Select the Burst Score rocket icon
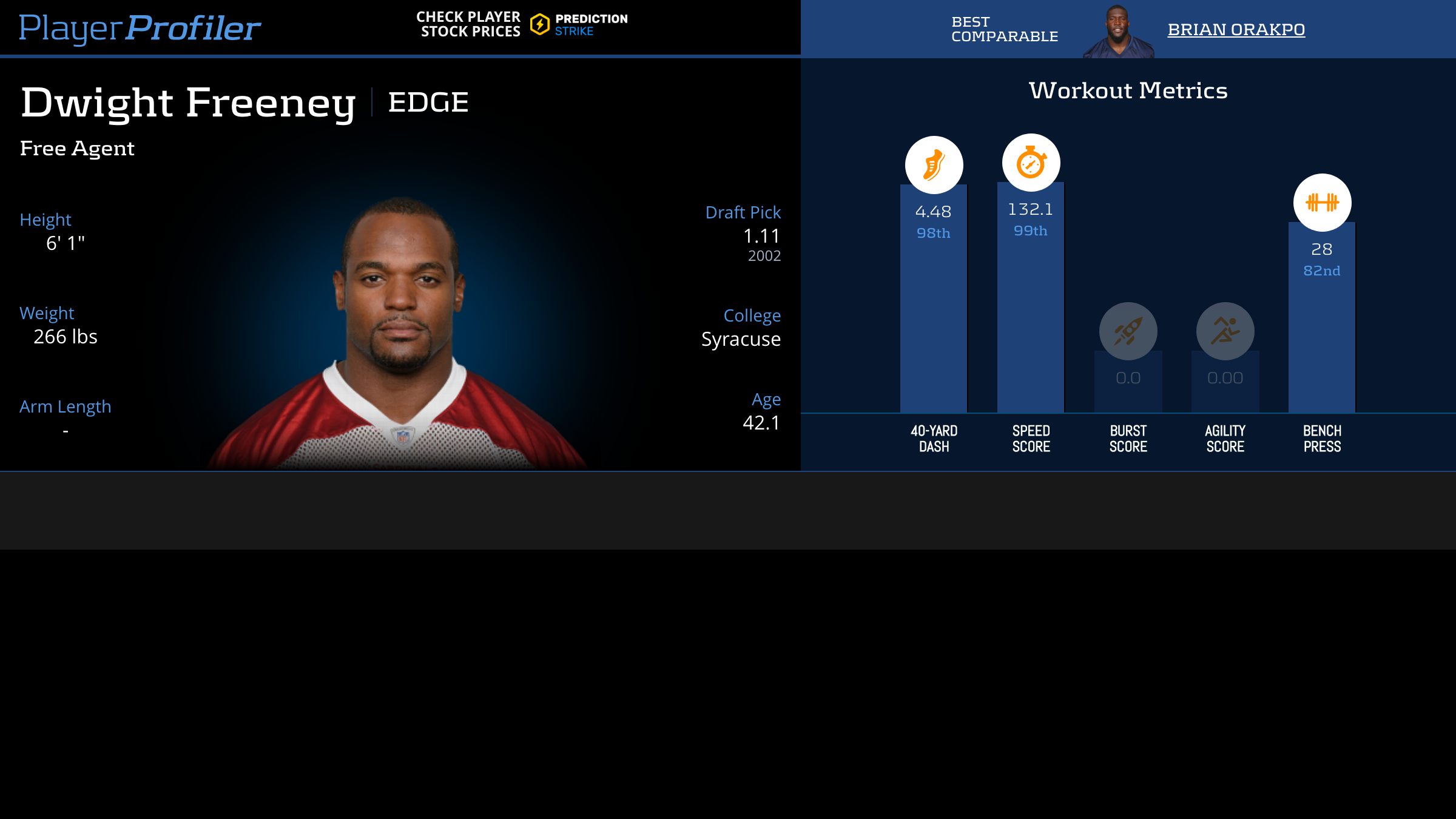 (1128, 331)
